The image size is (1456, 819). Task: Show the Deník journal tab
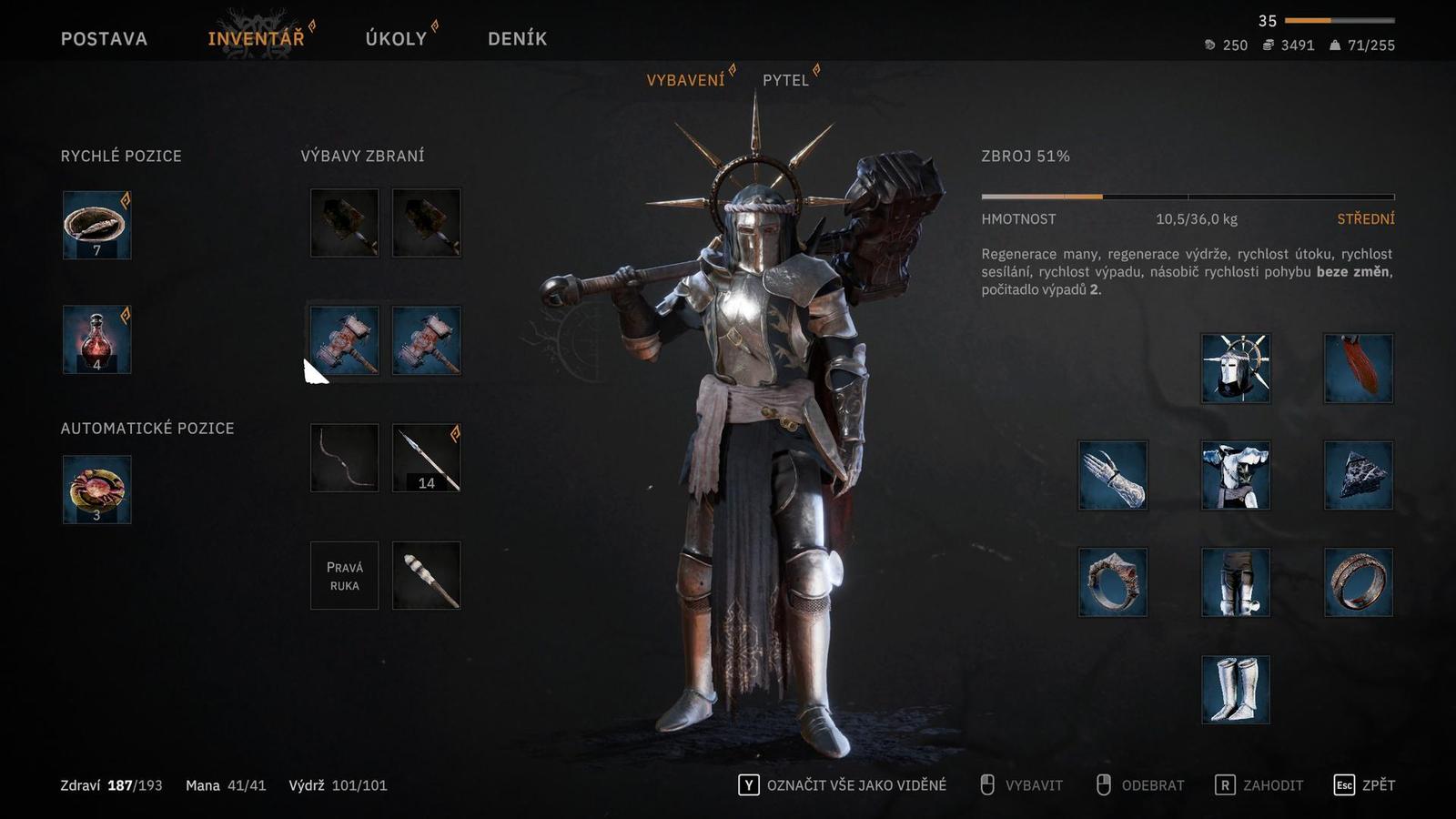pyautogui.click(x=517, y=38)
